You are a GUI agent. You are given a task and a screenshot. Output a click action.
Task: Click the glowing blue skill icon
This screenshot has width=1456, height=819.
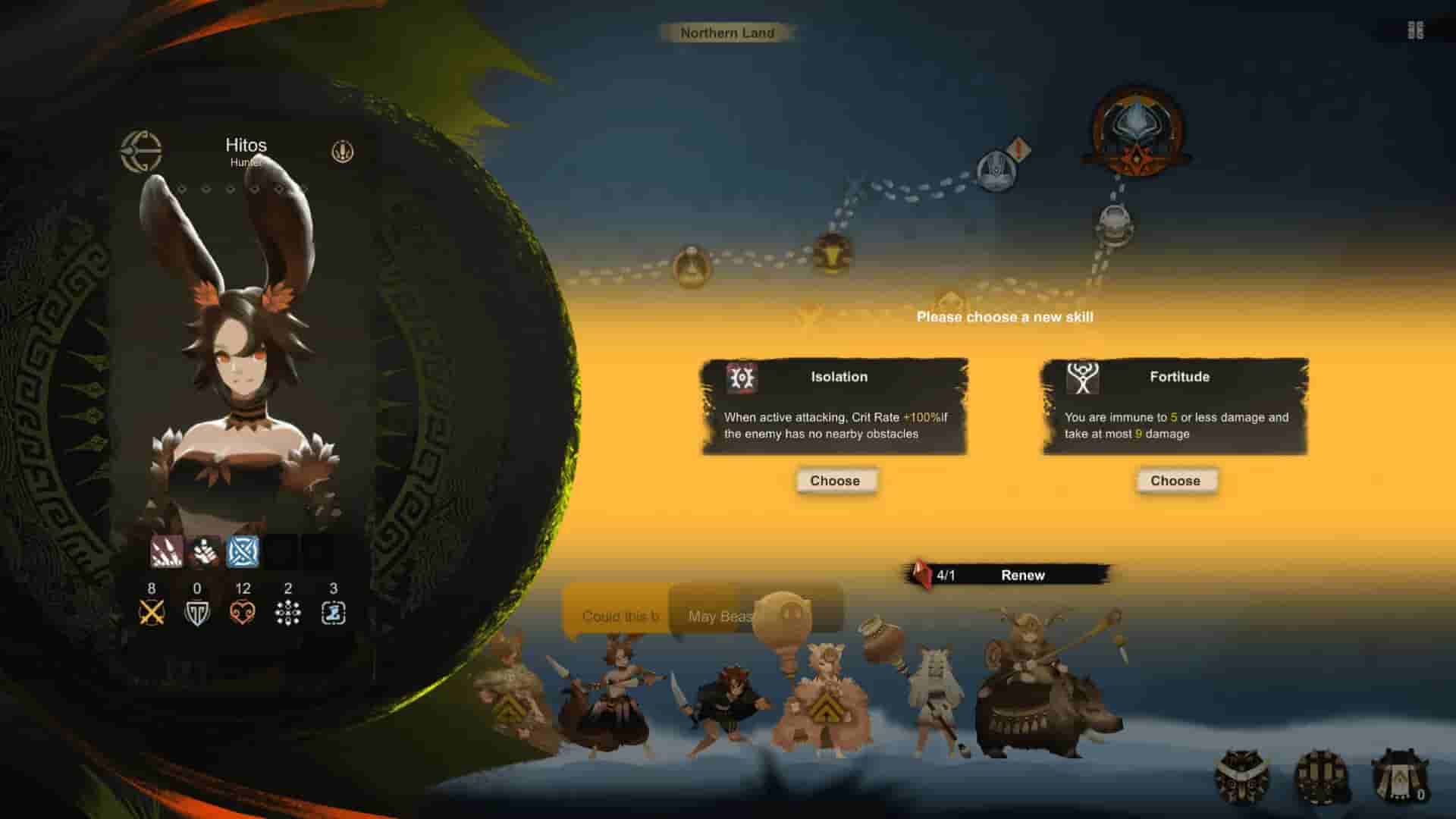[243, 551]
